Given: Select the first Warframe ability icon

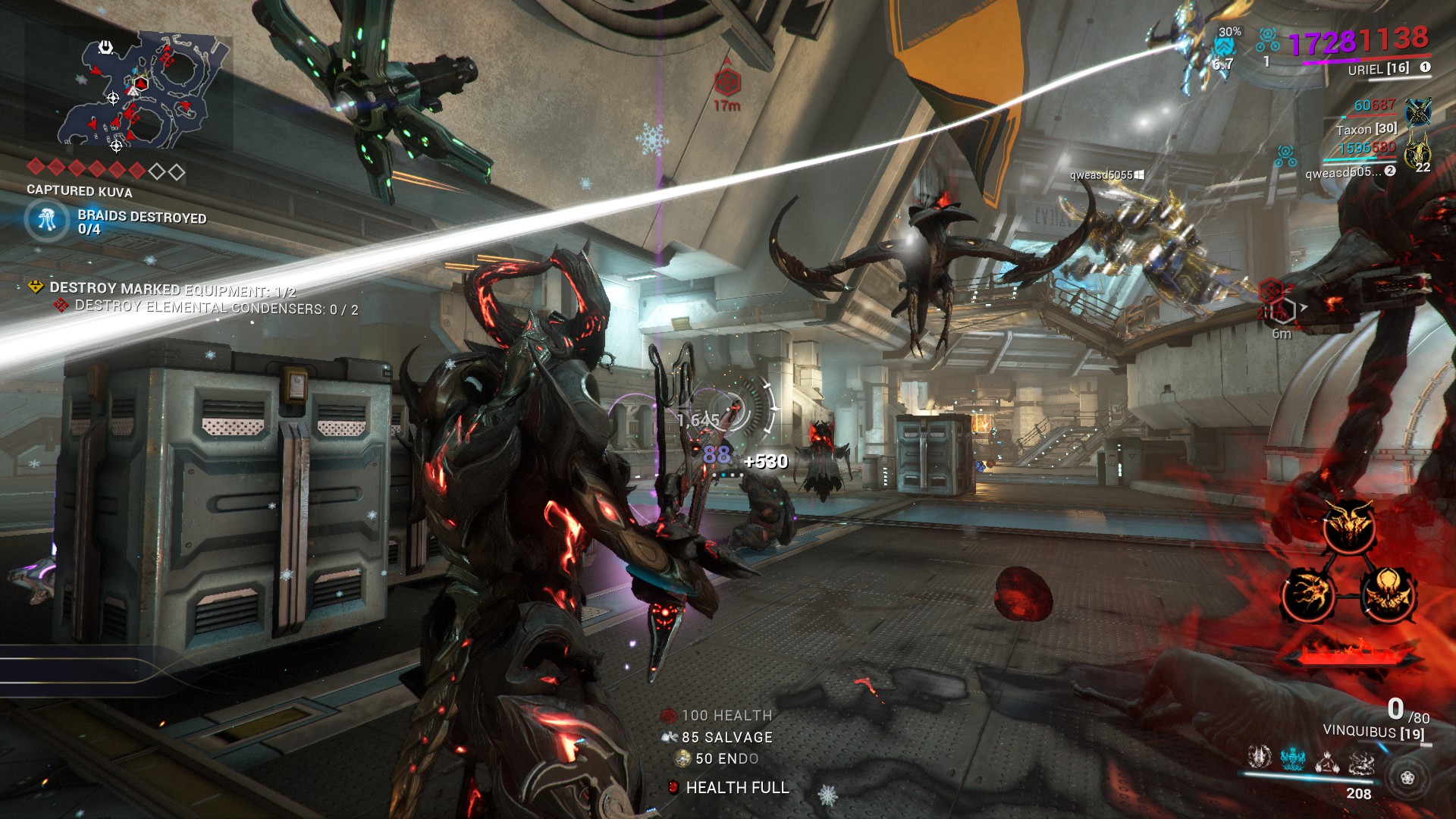Looking at the screenshot, I should pos(1260,758).
